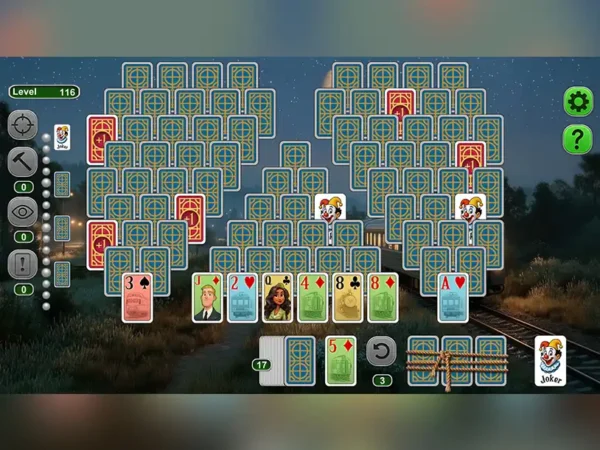Select the Ace of hearts card
This screenshot has height=450, width=600.
tap(452, 297)
